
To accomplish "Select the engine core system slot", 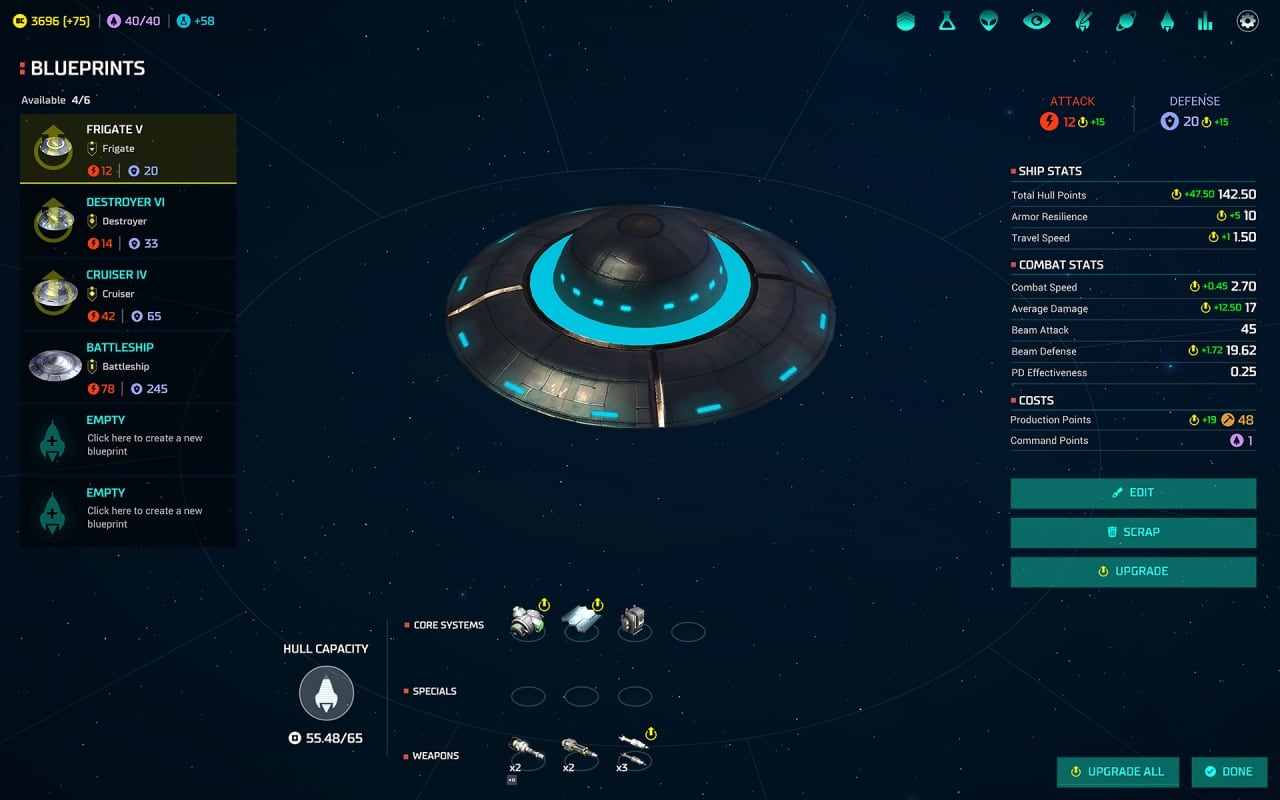I will 527,622.
